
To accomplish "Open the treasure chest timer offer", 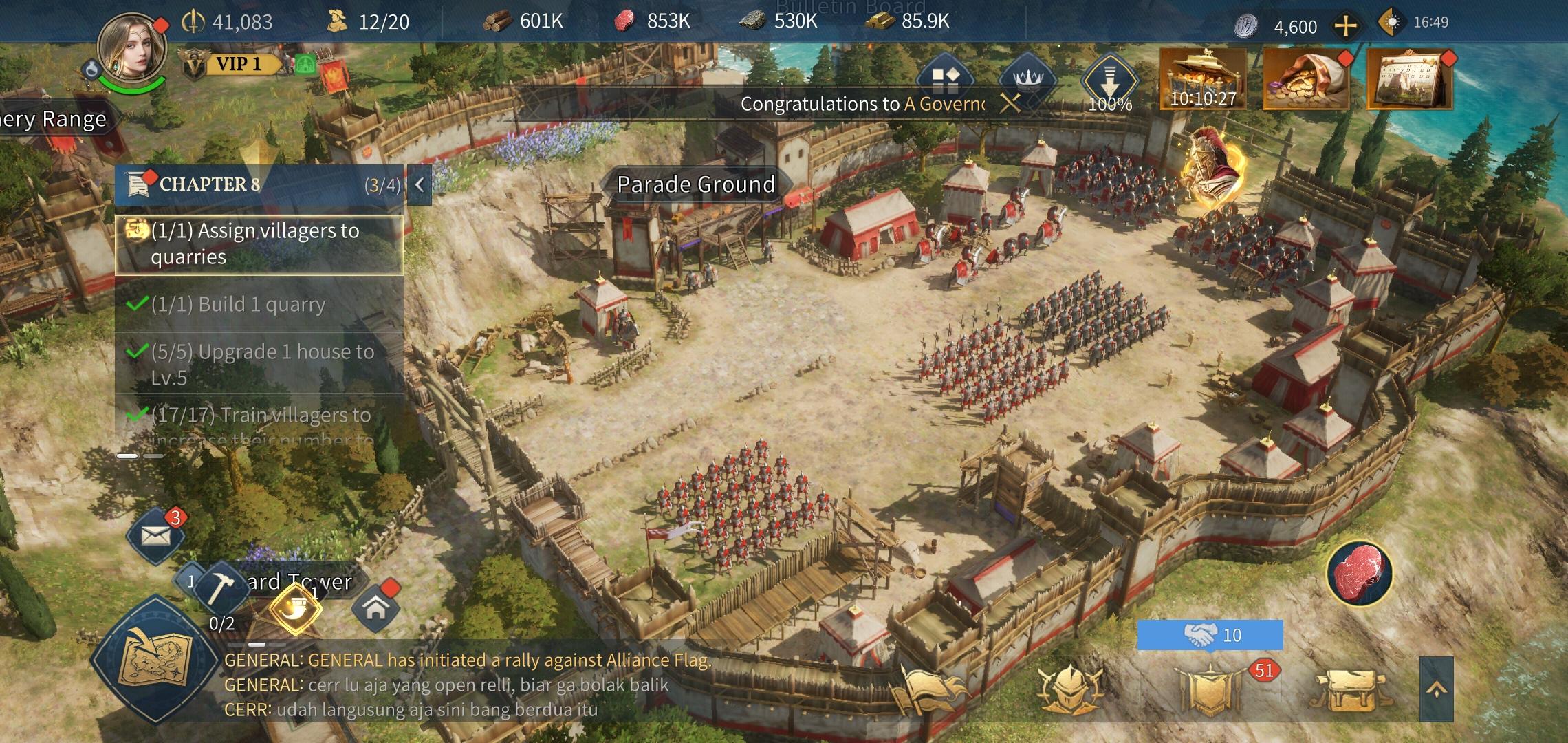I will [x=1203, y=79].
